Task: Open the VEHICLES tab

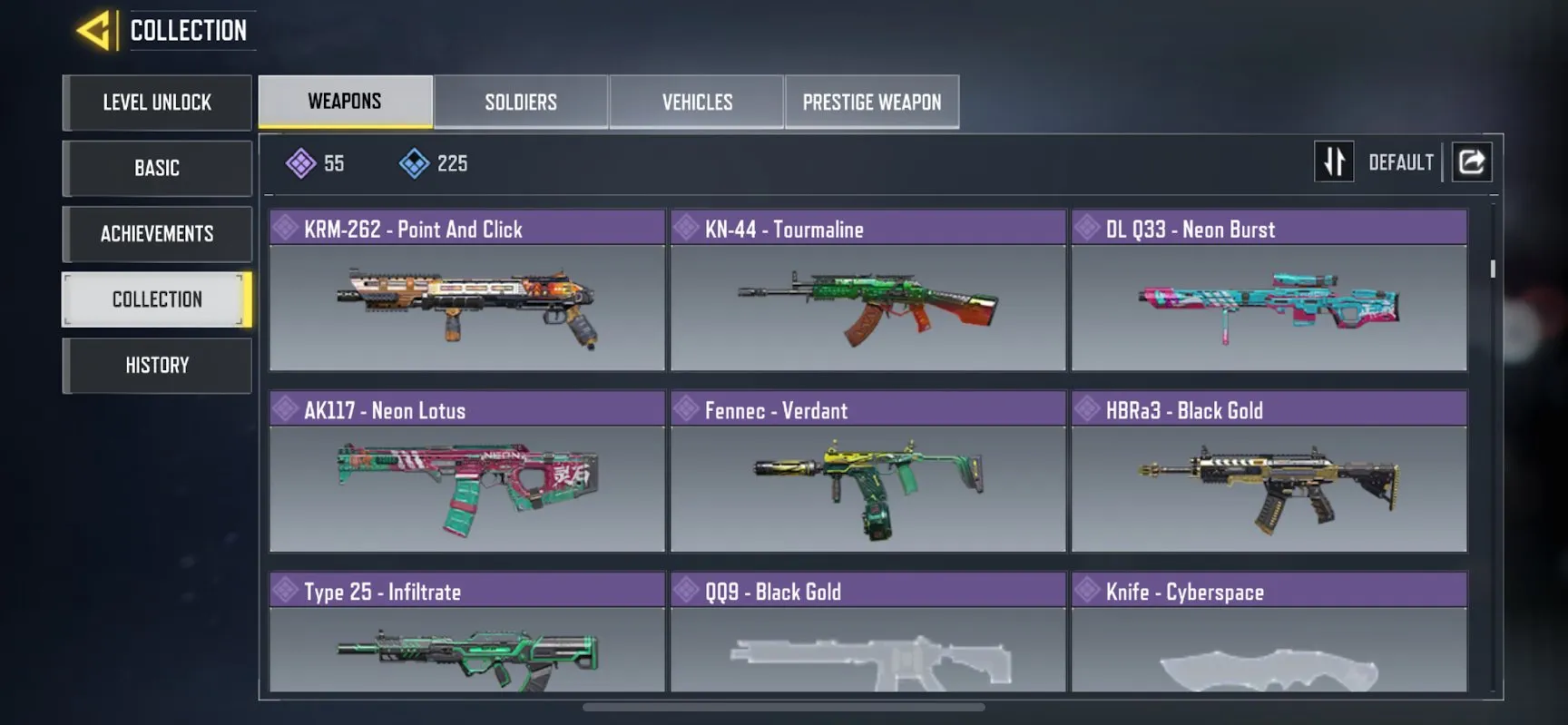Action: click(697, 102)
